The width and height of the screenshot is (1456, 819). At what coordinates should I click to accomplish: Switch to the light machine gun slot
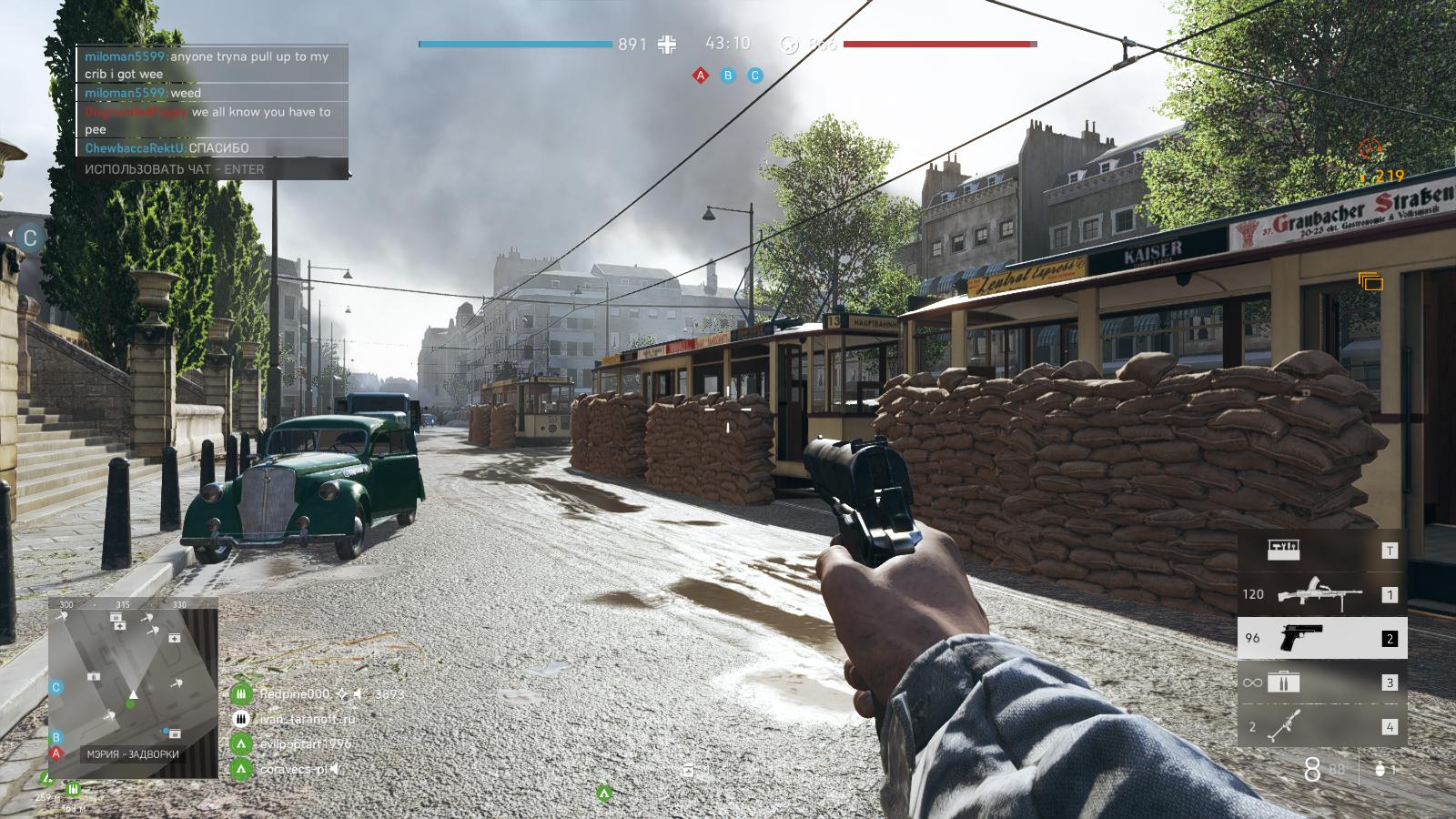(x=1321, y=594)
